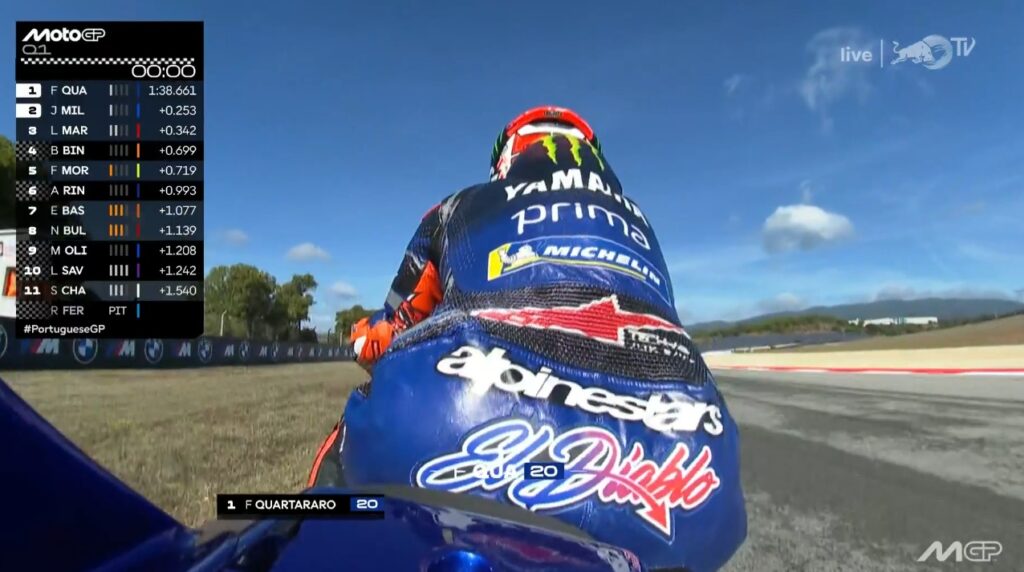This screenshot has width=1024, height=572.
Task: Click the MotoGP Q1 session header
Action: 64,40
